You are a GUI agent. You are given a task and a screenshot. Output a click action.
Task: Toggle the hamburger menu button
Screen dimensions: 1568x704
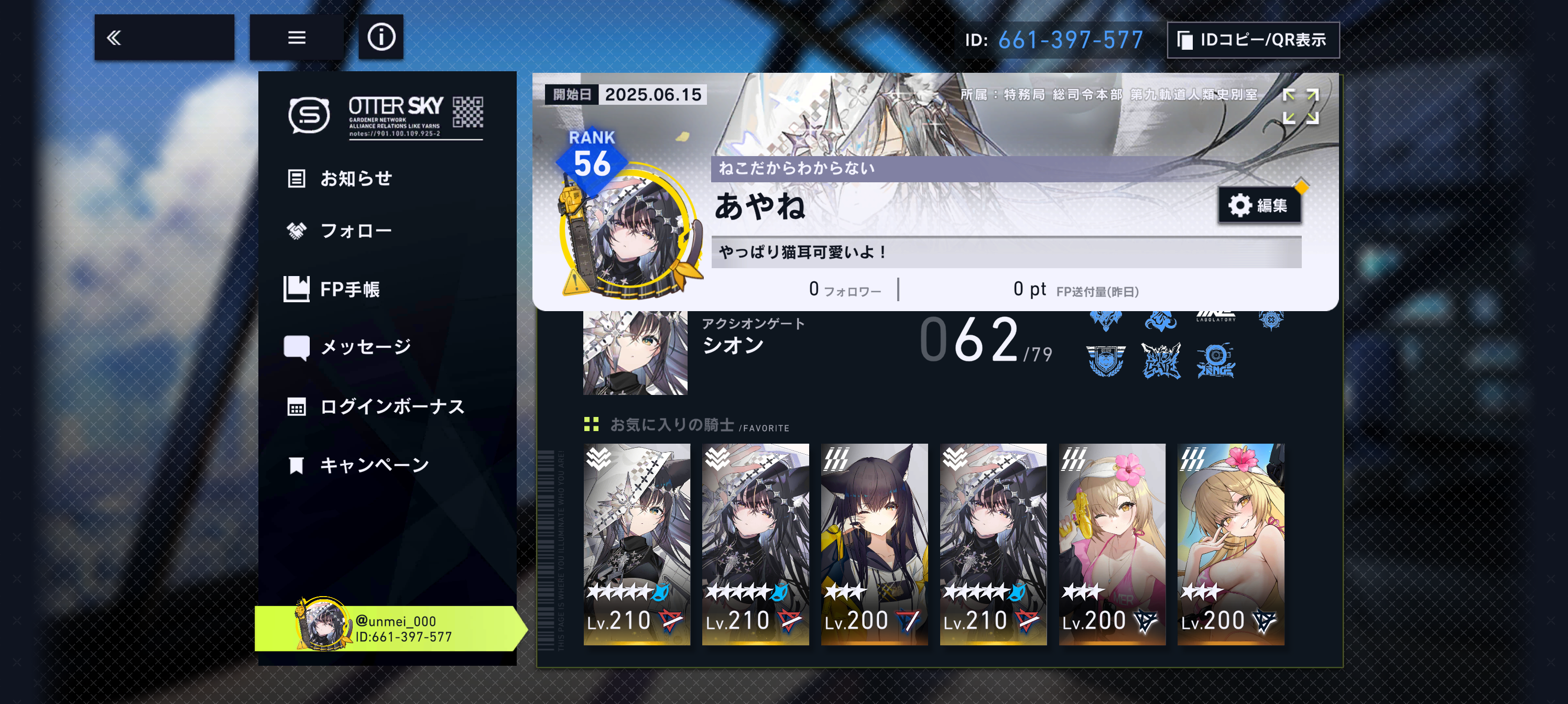click(297, 38)
